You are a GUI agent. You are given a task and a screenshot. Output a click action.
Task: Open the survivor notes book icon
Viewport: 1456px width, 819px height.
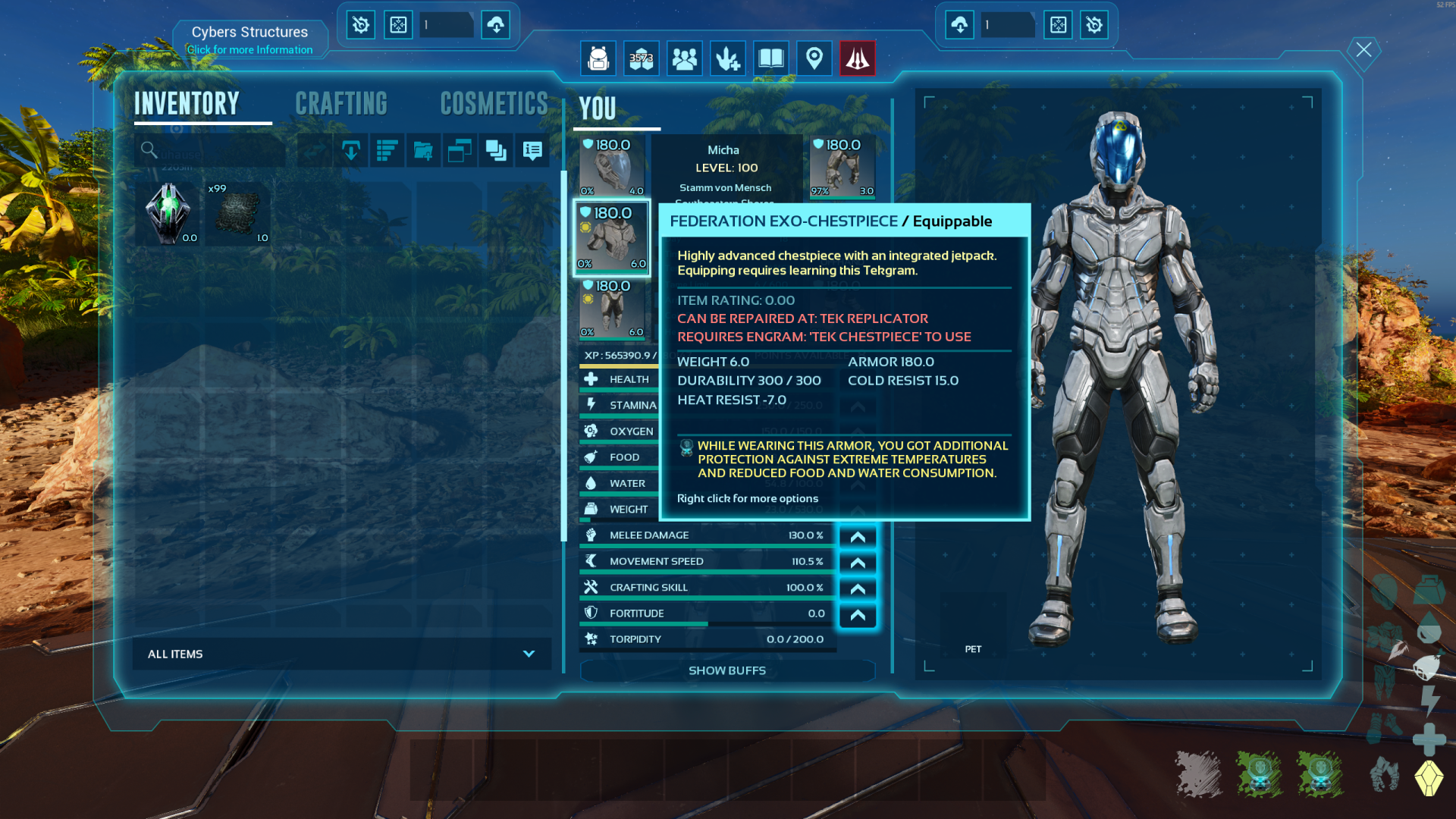click(770, 58)
